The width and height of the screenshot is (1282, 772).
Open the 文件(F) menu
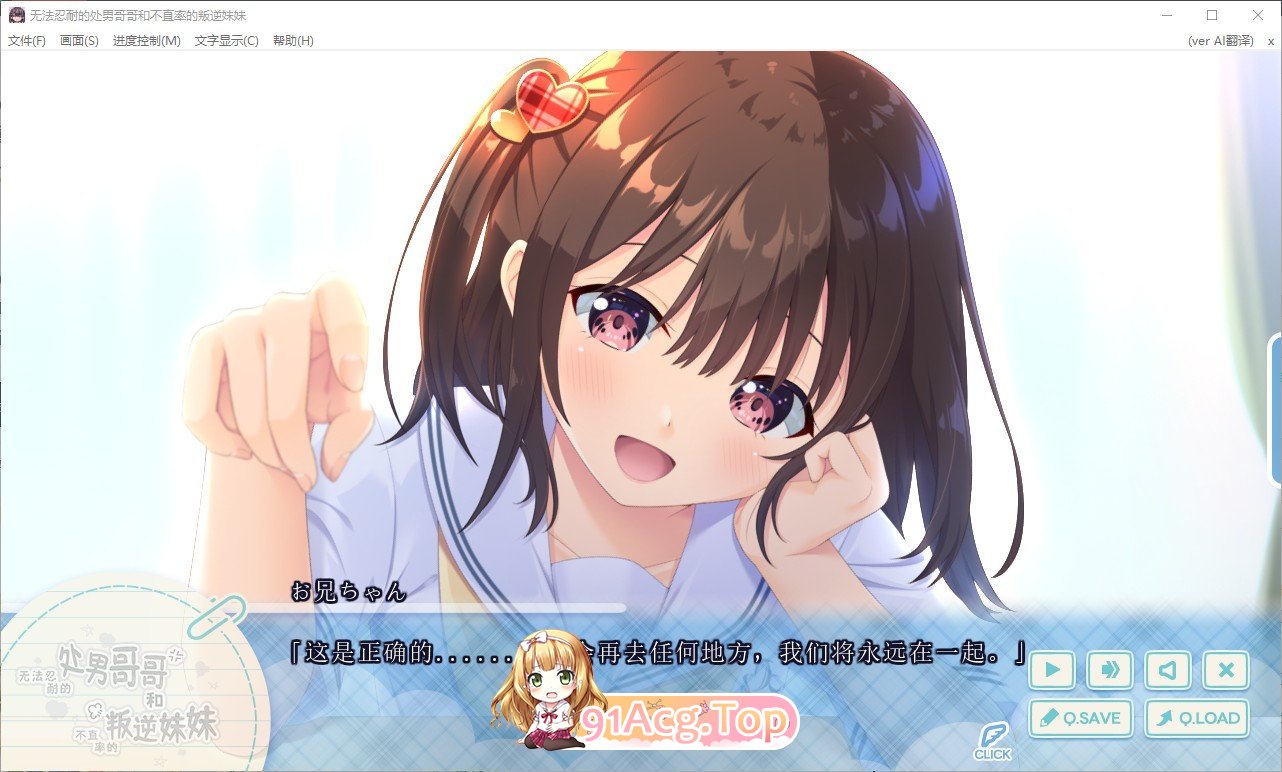point(26,41)
